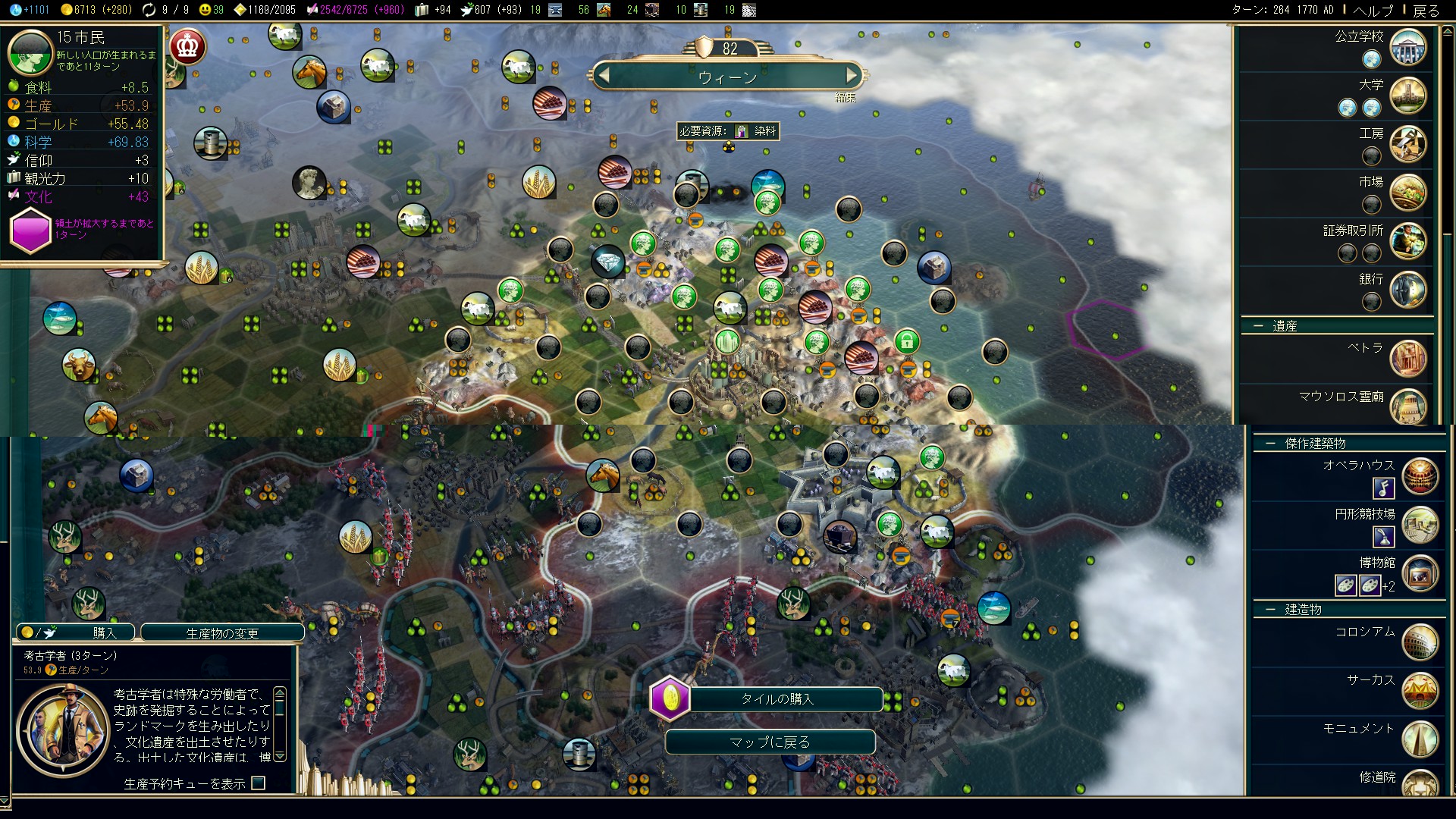Go to the next city arrow
Image resolution: width=1456 pixels, height=819 pixels.
coord(852,75)
